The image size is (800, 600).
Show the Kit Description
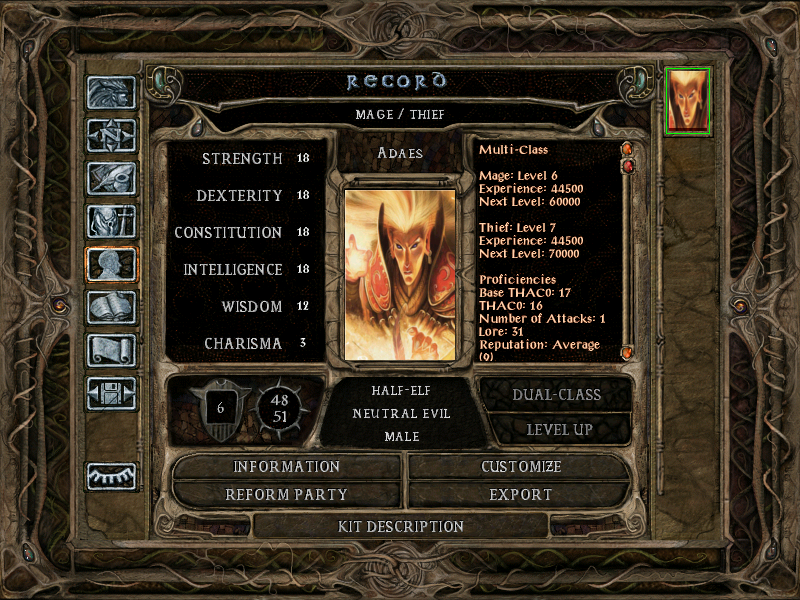[x=401, y=526]
